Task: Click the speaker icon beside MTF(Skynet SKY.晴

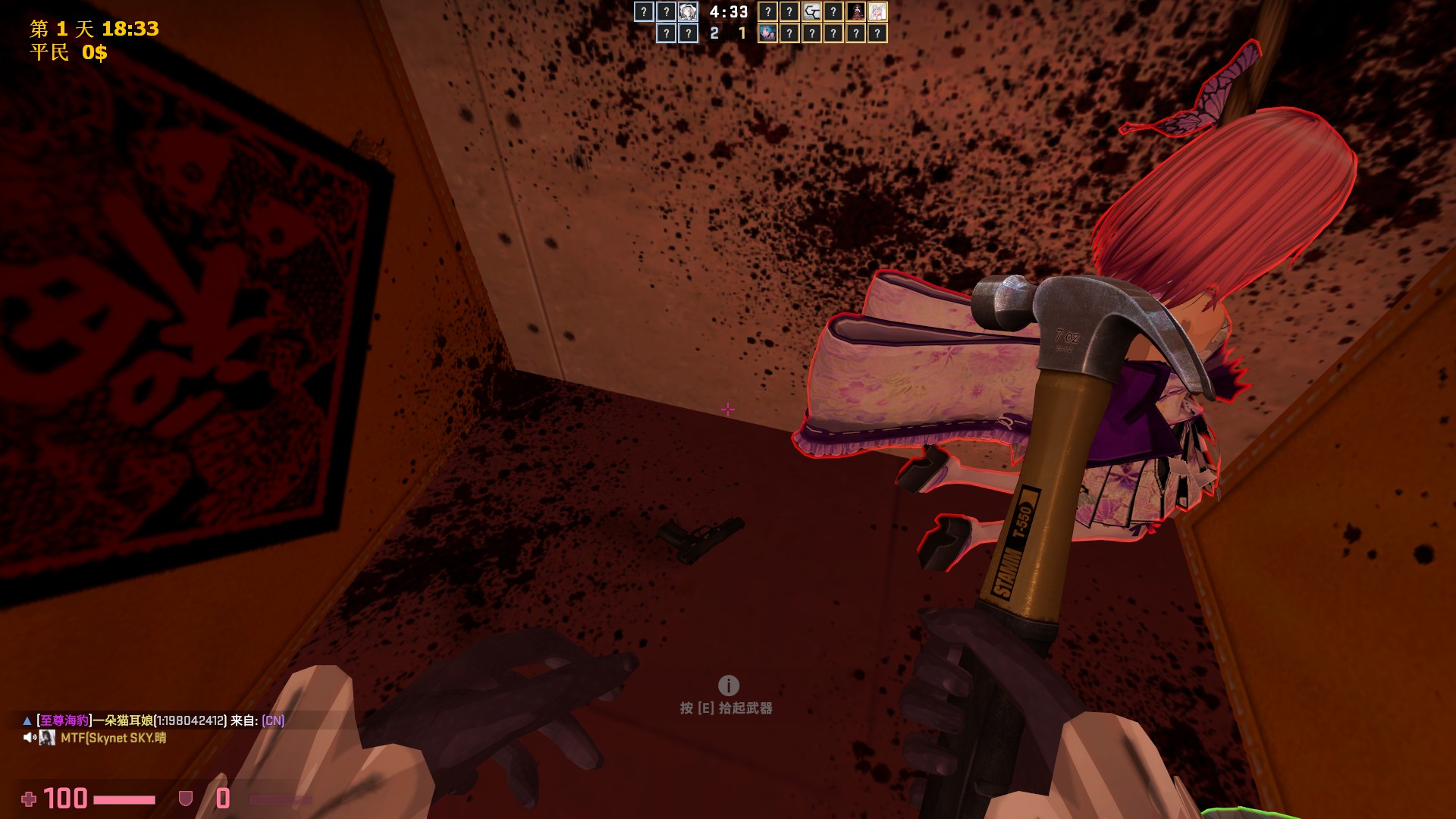Action: (29, 738)
